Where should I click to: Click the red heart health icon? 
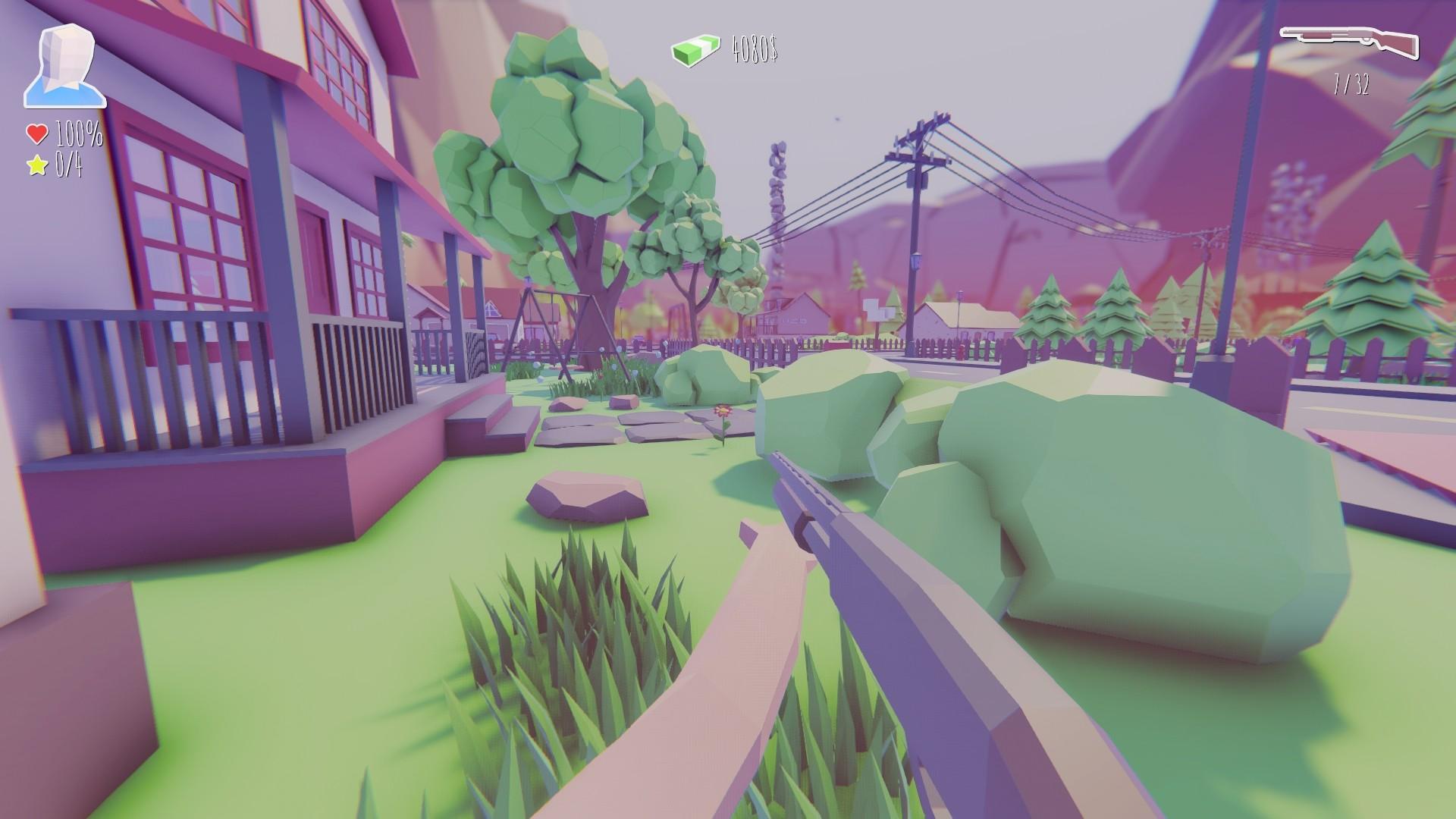point(36,133)
